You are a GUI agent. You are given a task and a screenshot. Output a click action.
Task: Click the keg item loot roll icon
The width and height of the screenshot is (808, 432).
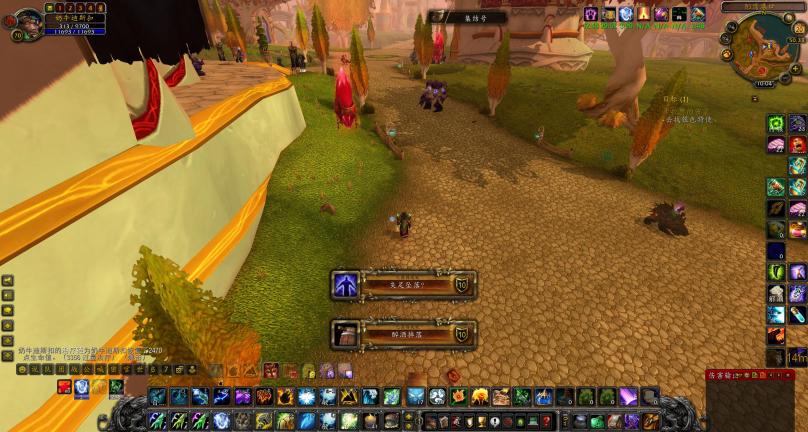click(x=345, y=334)
